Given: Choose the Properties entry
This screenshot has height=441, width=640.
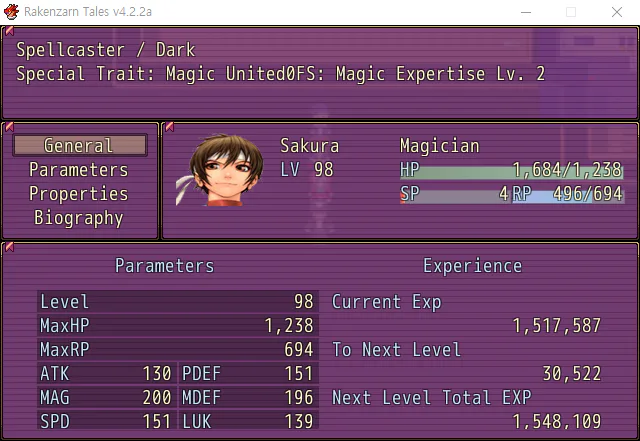Looking at the screenshot, I should (79, 194).
